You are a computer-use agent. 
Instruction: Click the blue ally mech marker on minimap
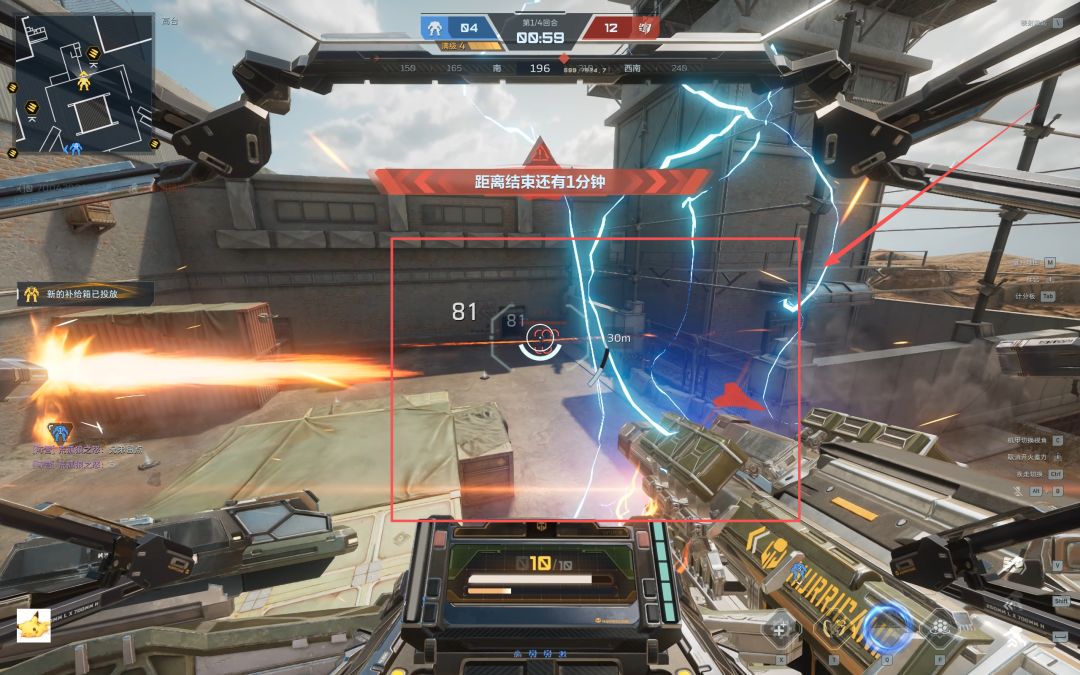74,147
